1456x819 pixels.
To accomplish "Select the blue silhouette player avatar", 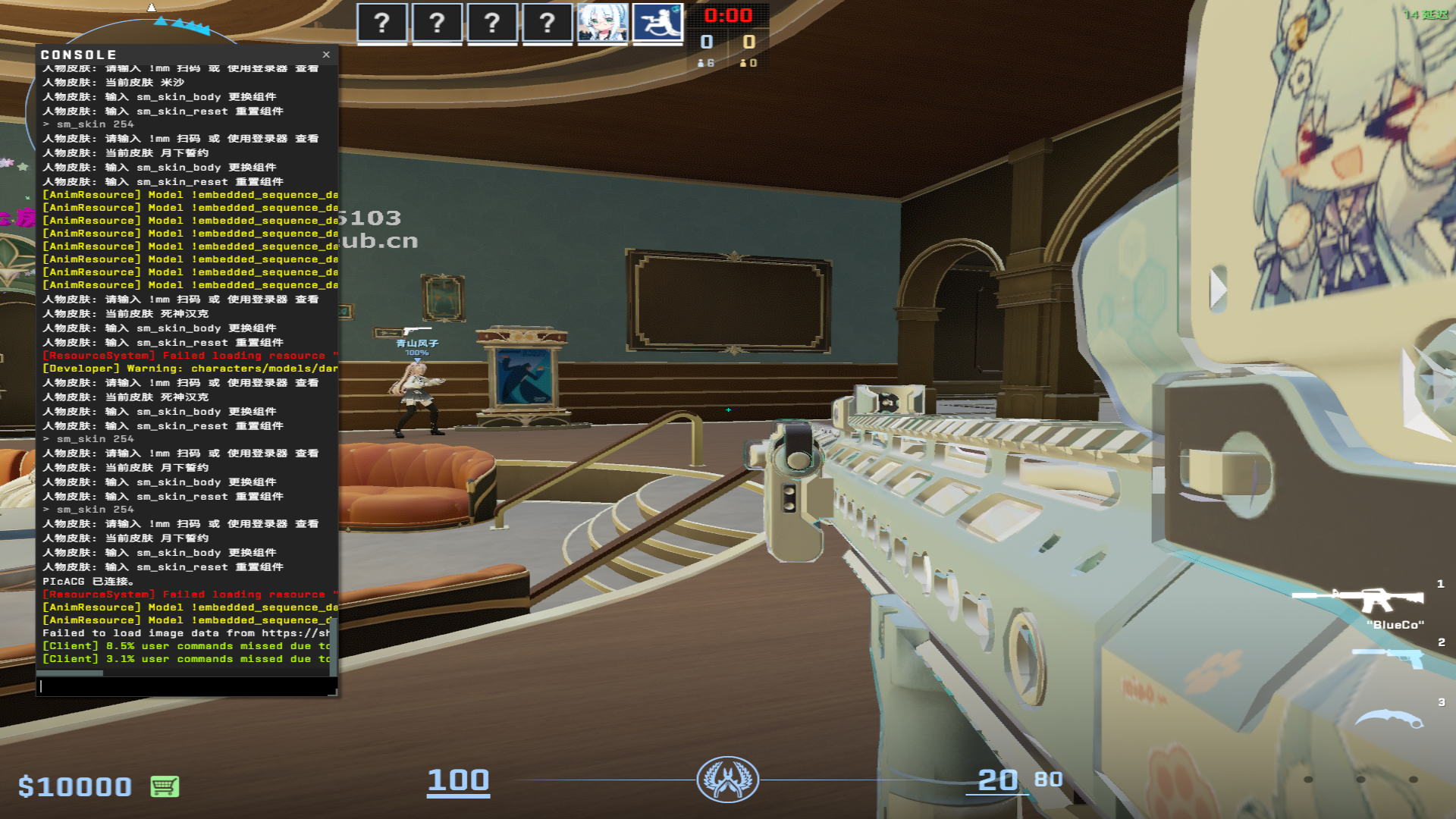I will click(657, 23).
